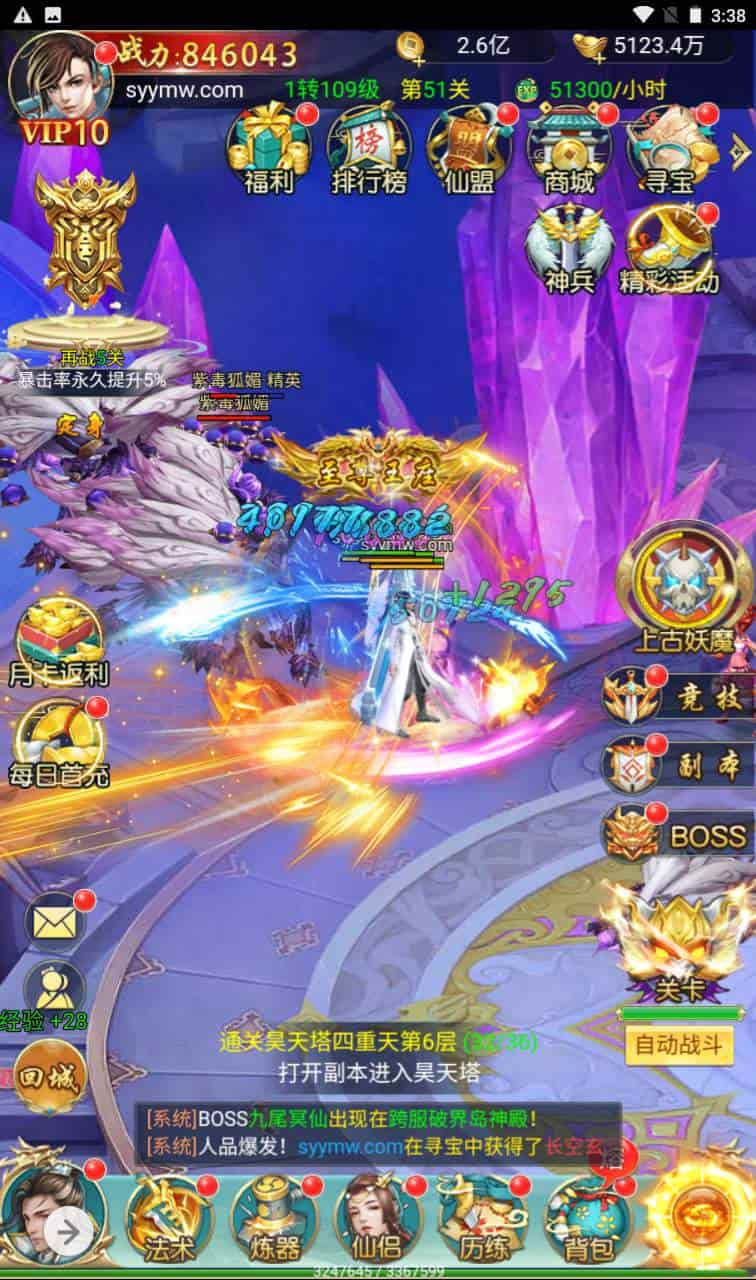
Task: Open the BOSS menu
Action: click(x=680, y=833)
